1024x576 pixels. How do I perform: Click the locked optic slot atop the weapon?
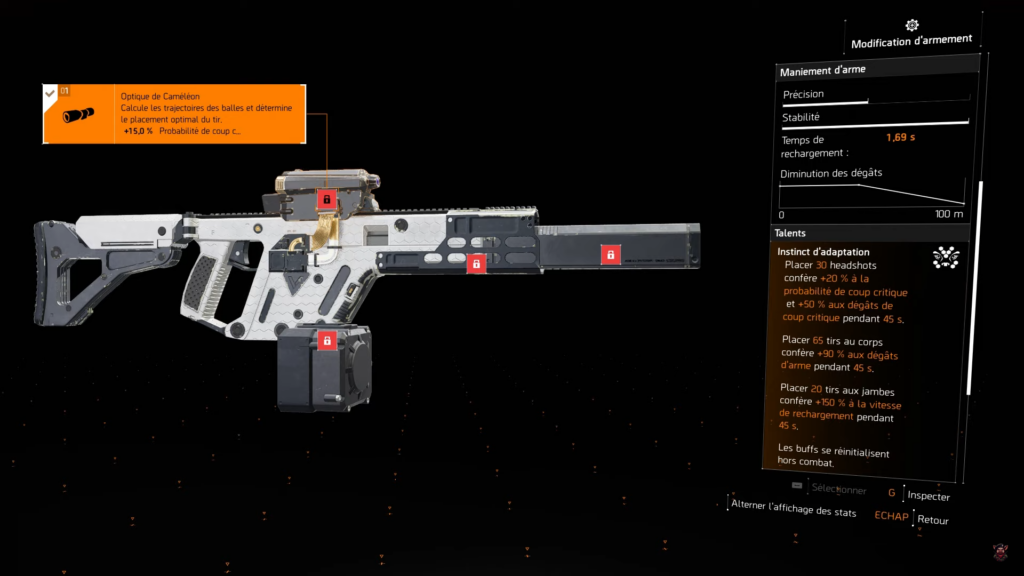click(x=326, y=200)
